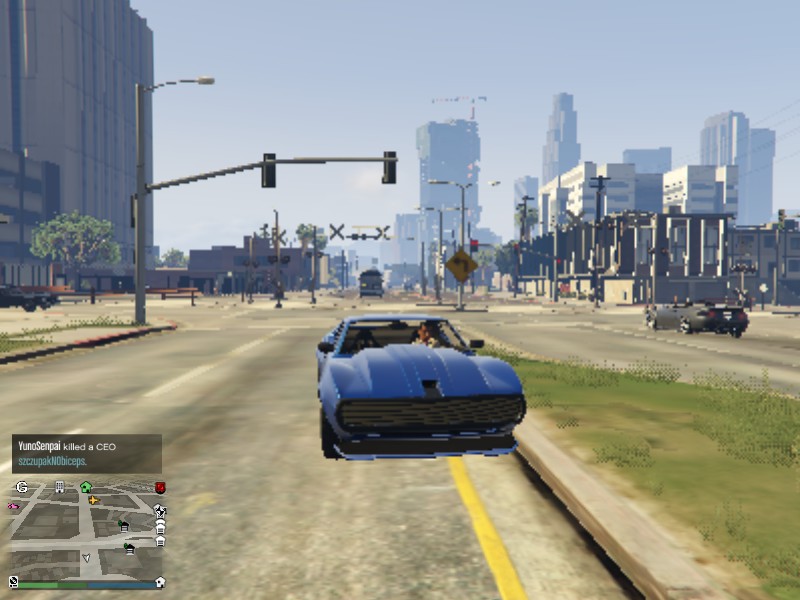The image size is (800, 600).
Task: Click the office building marker on minimap
Action: 60,487
